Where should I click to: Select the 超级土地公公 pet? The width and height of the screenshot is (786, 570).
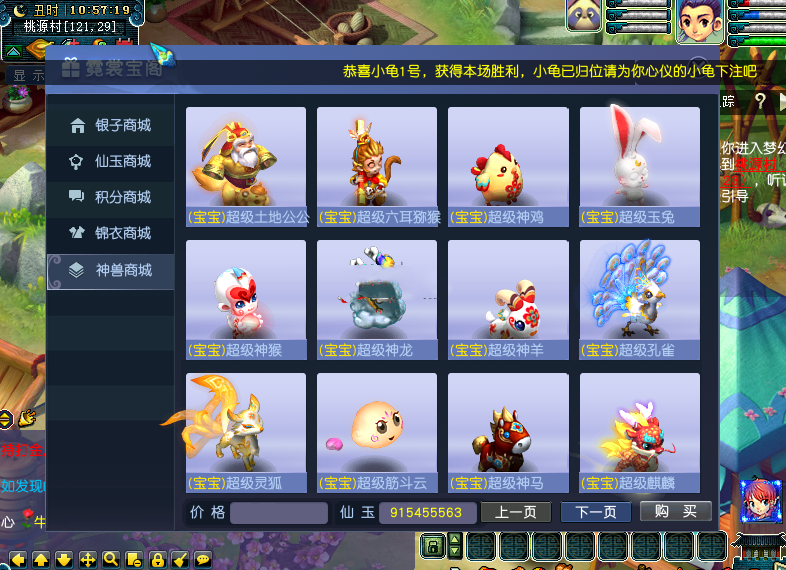(246, 165)
